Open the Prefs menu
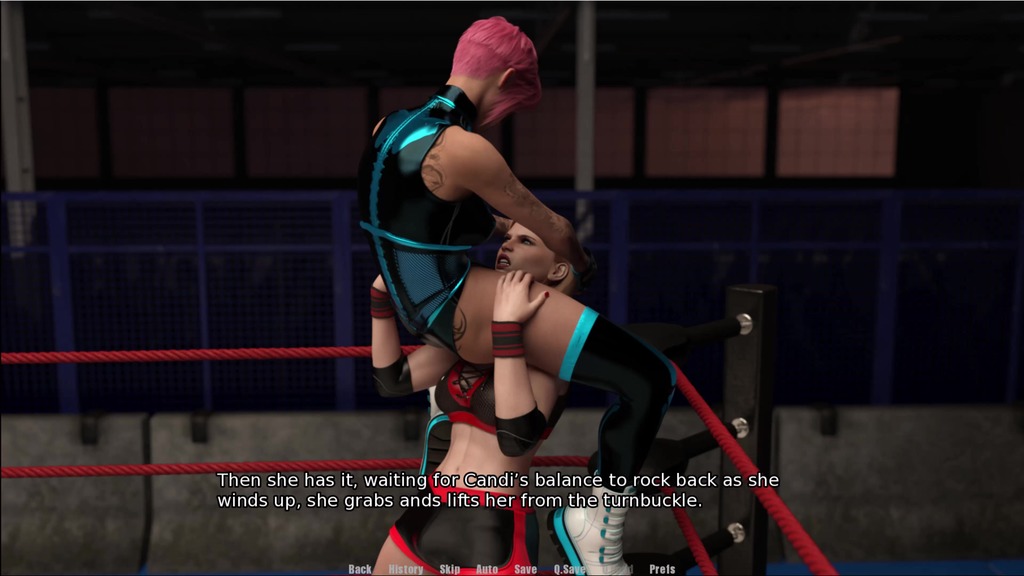Screen dimensions: 1024x576 click(x=662, y=569)
